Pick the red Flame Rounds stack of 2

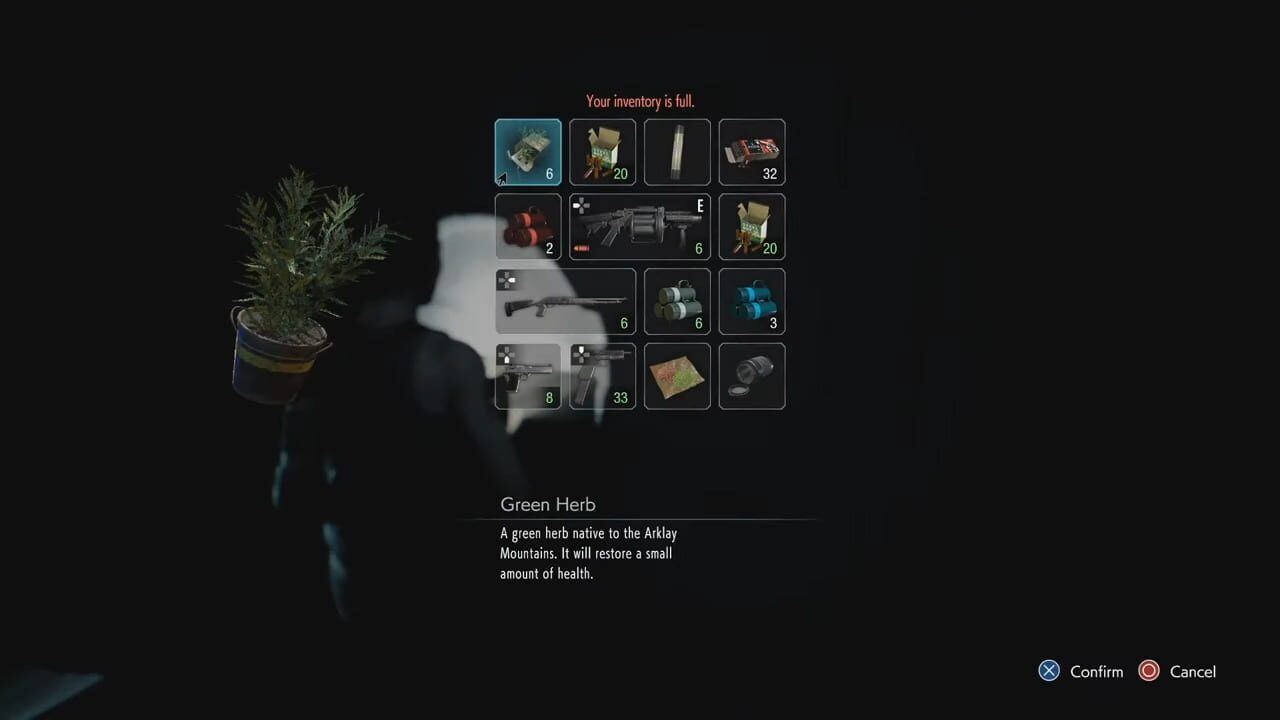click(x=528, y=227)
